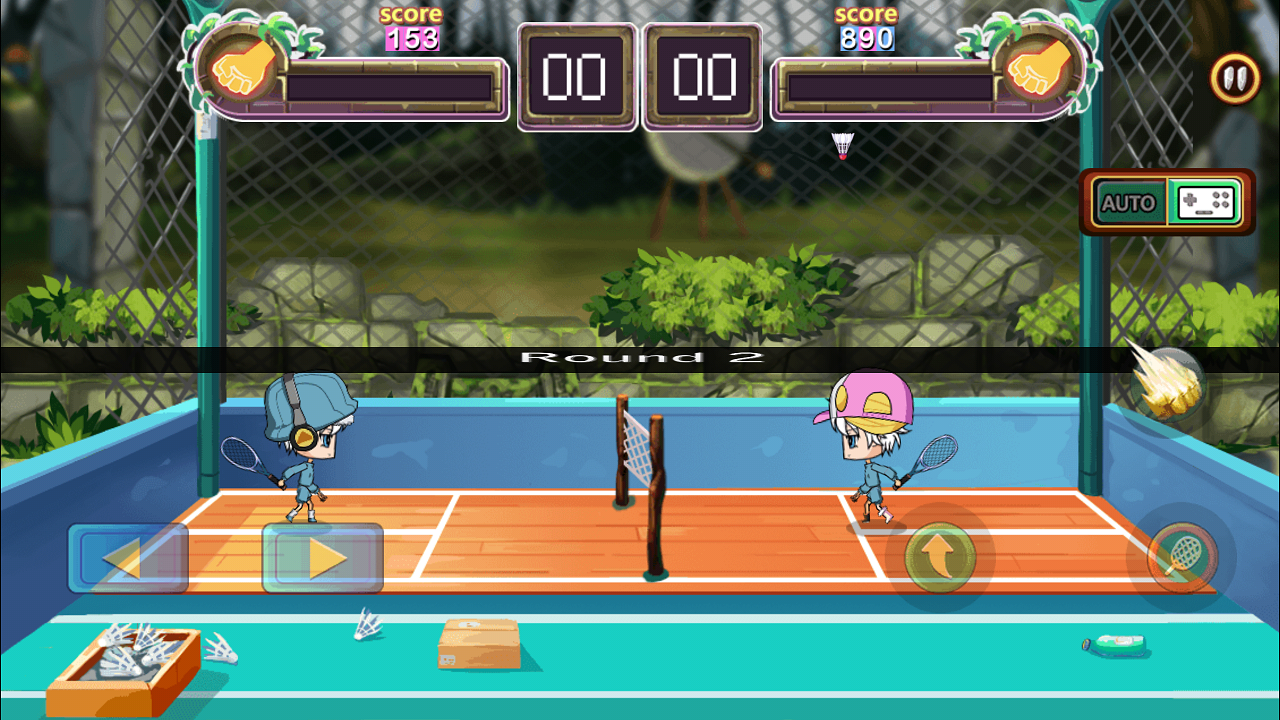Click the gamepad manual-control icon
Image resolution: width=1280 pixels, height=720 pixels.
pos(1203,202)
